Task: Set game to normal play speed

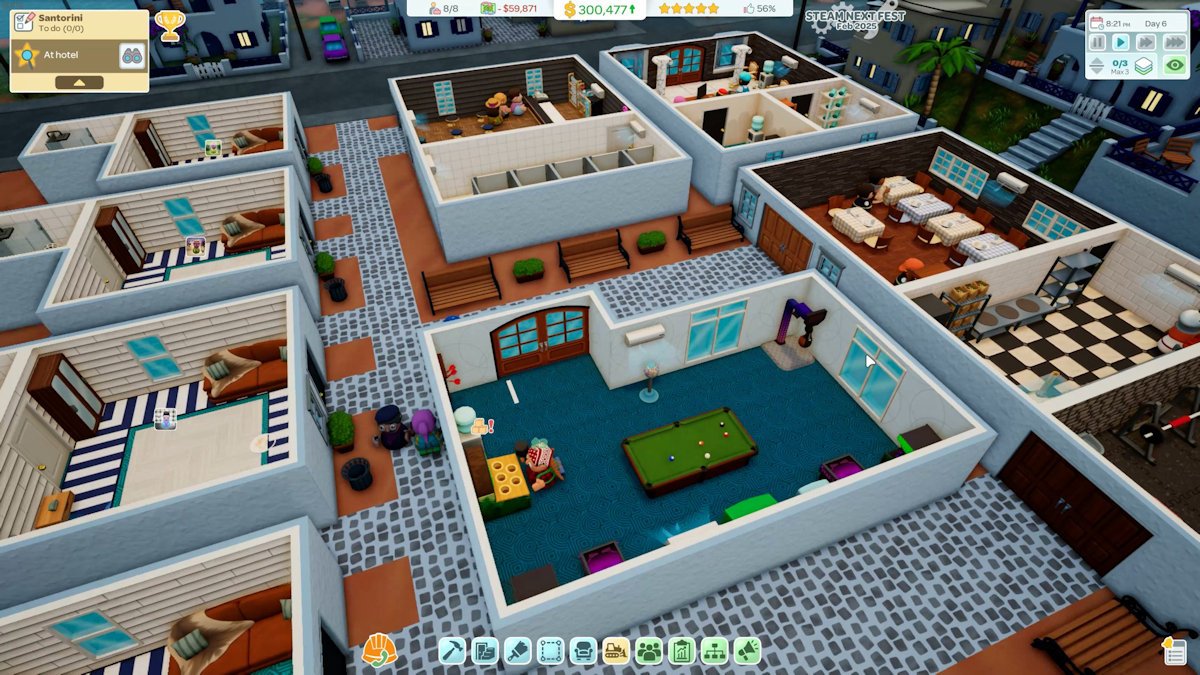Action: pyautogui.click(x=1121, y=42)
